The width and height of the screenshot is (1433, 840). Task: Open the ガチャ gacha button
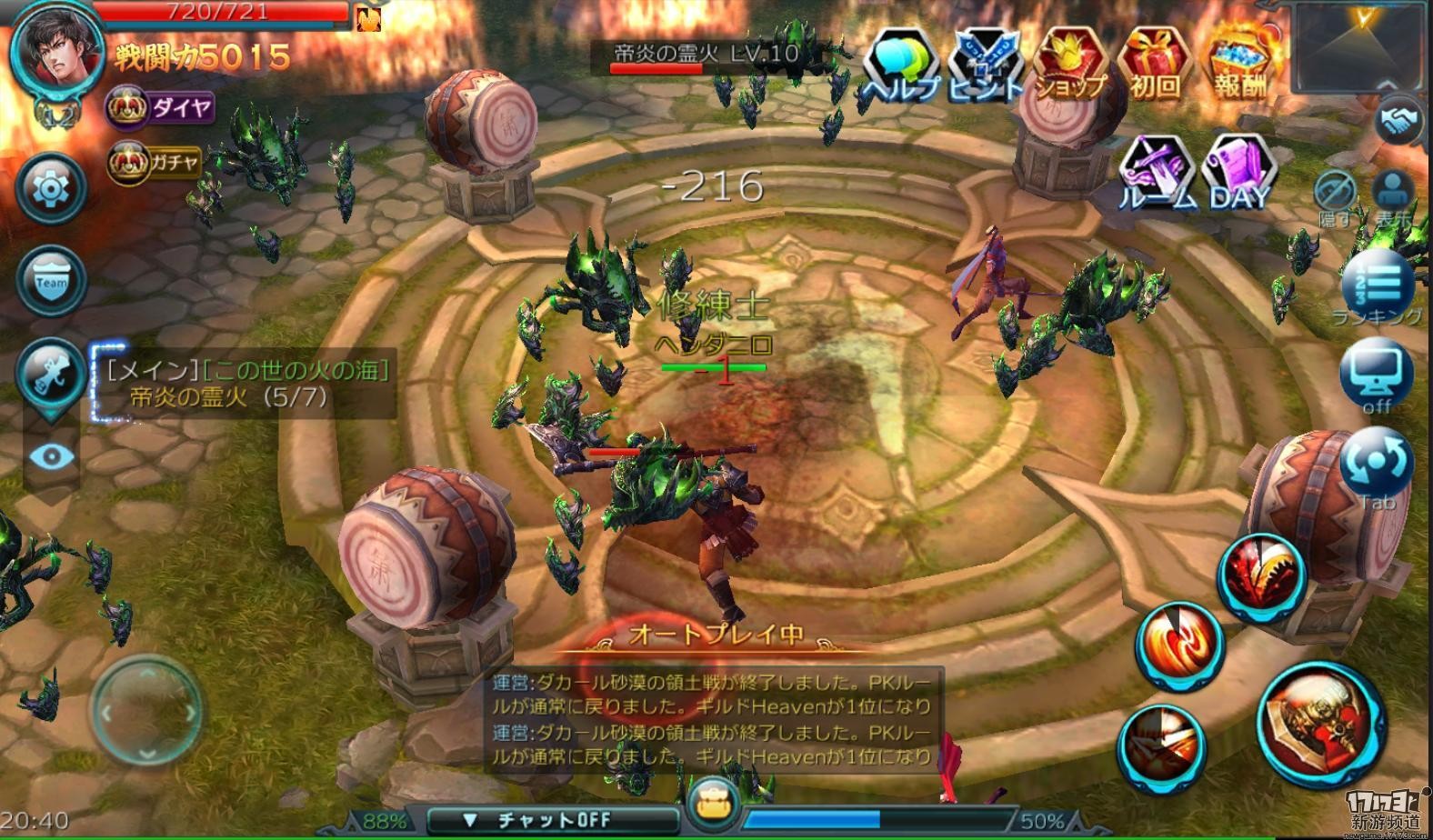click(x=155, y=164)
